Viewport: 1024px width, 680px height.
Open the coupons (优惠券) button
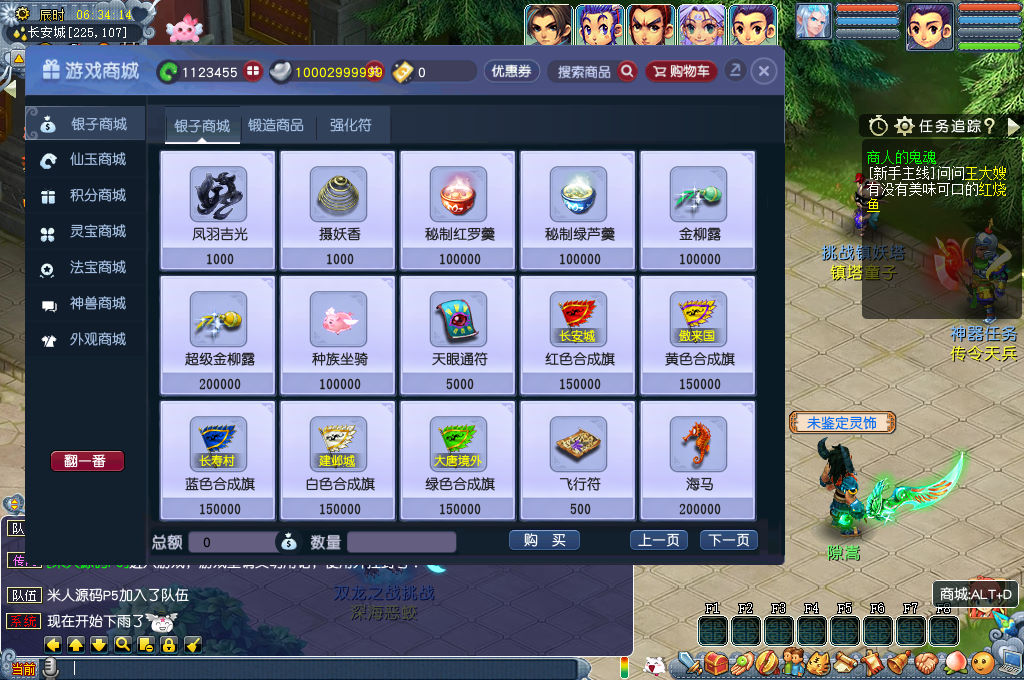point(512,72)
